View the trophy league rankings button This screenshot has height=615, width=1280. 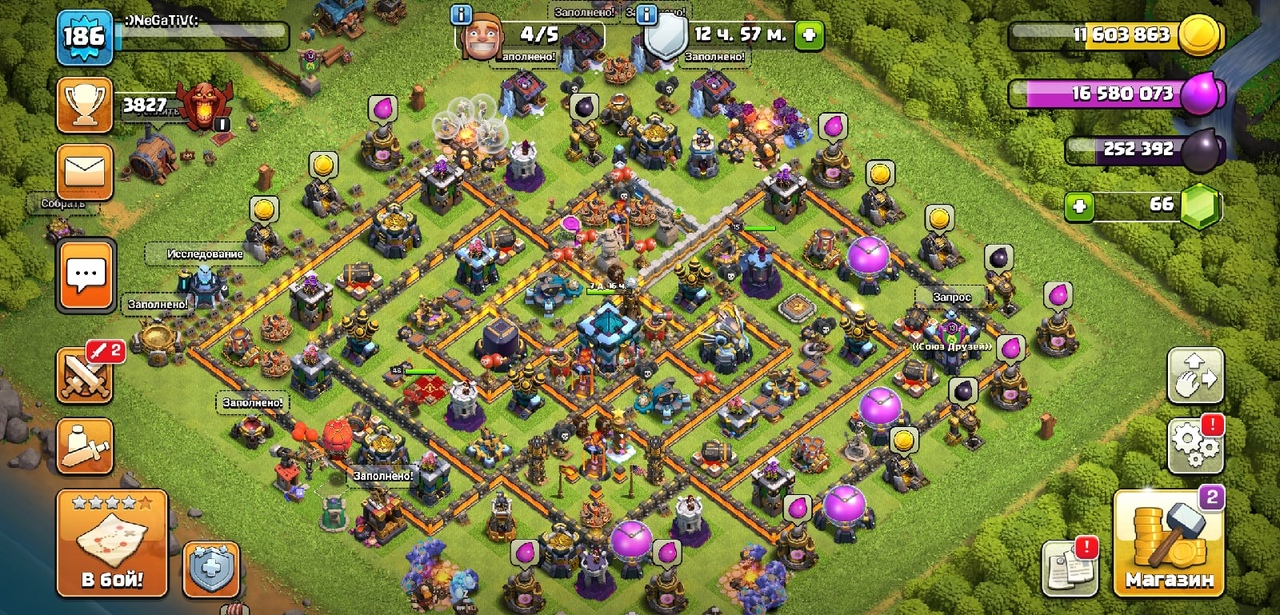pos(85,105)
